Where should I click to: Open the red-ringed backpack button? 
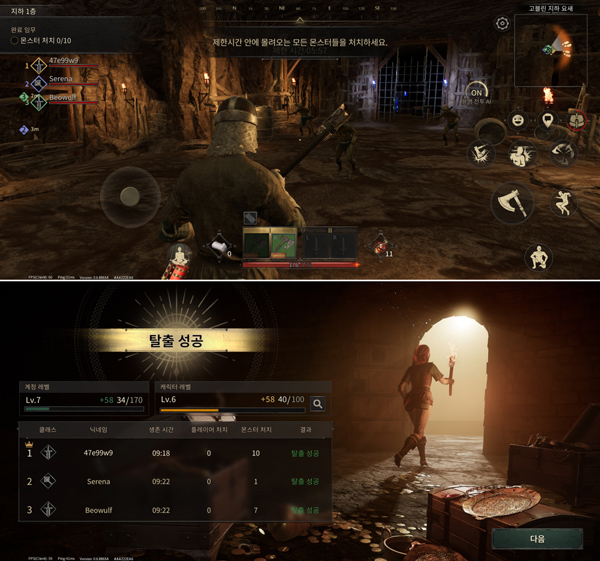tap(577, 121)
